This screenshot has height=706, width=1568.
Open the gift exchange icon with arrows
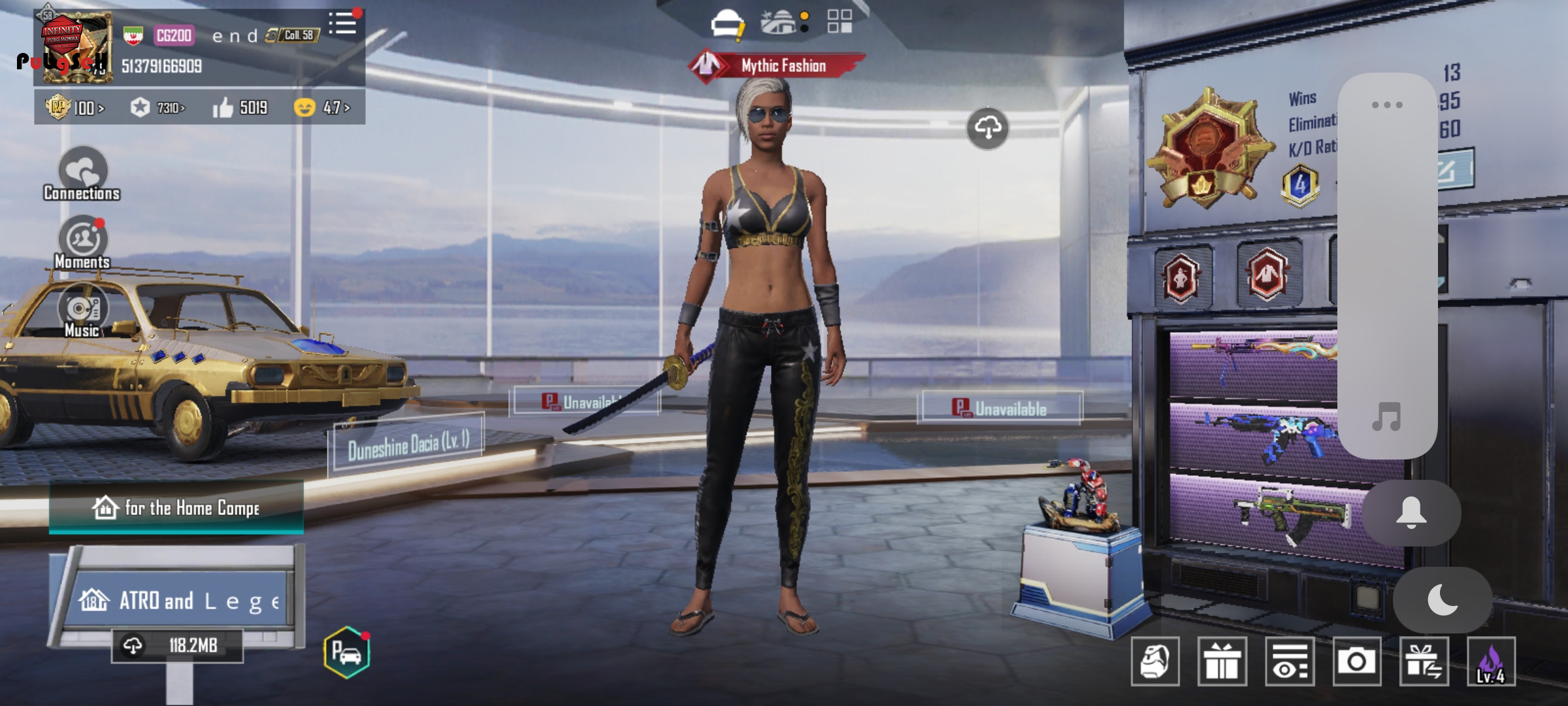1424,661
